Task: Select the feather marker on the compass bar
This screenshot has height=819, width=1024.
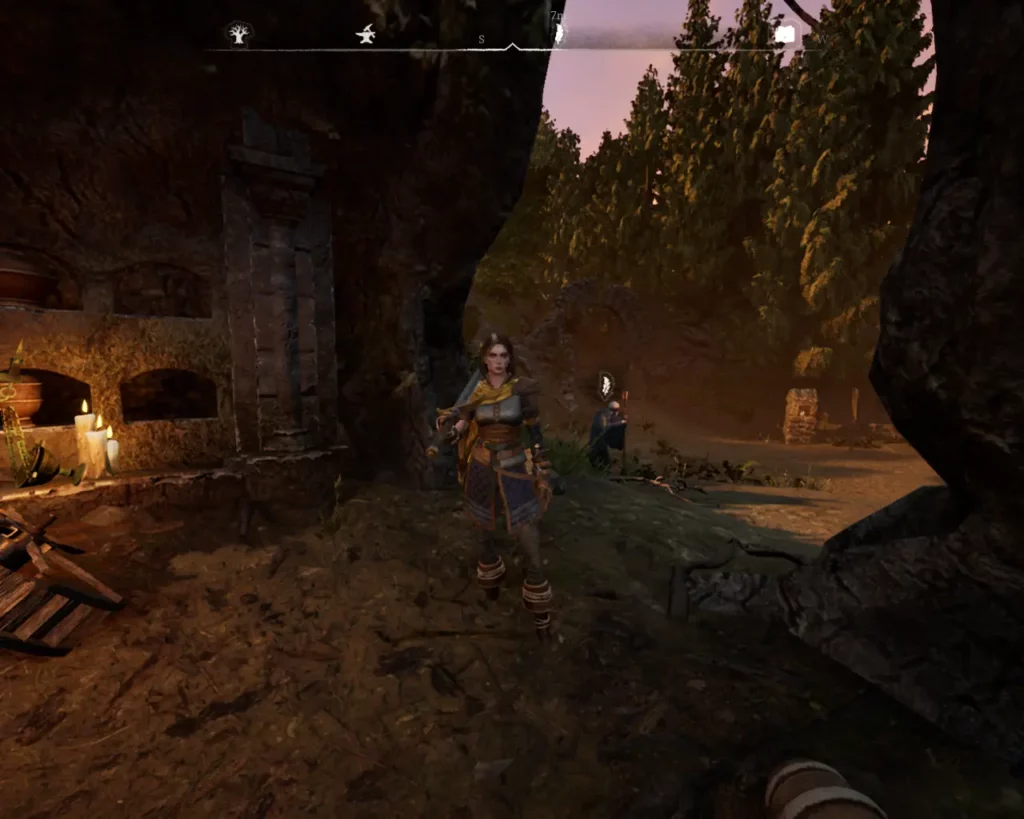Action: click(x=559, y=34)
